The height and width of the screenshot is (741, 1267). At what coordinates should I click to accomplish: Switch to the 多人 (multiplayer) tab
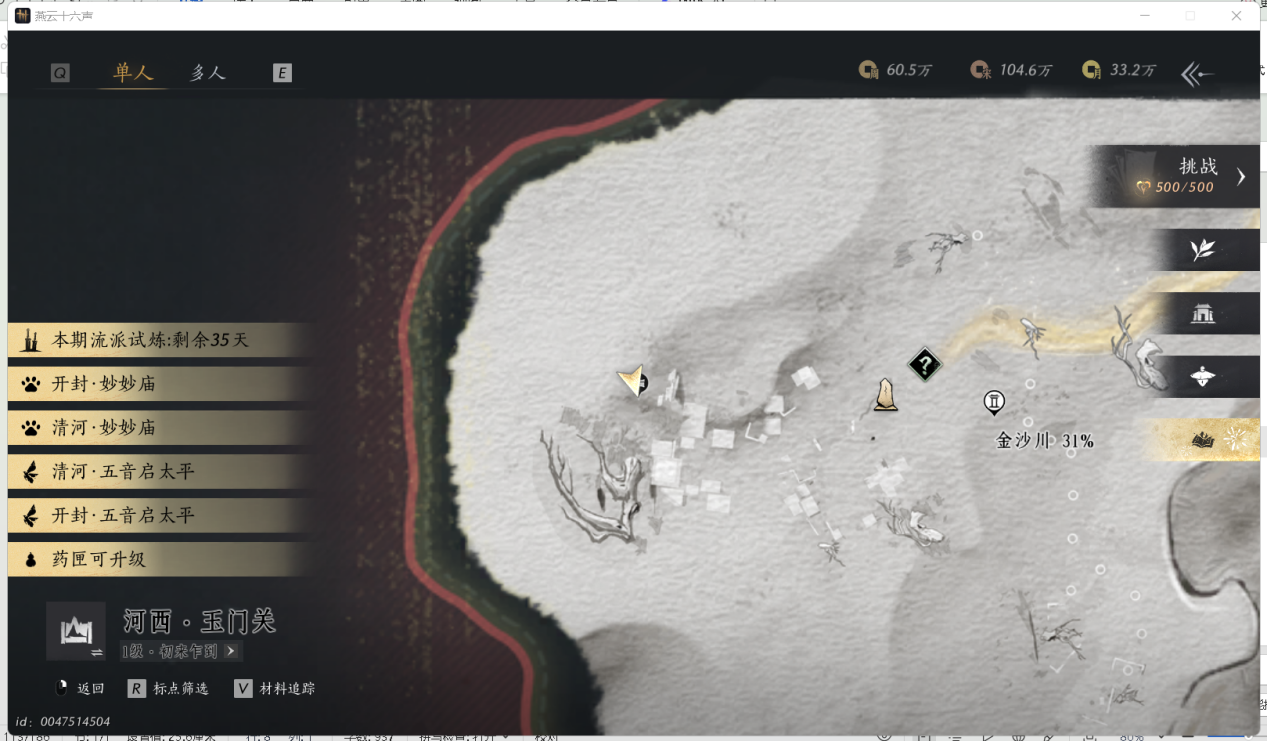pyautogui.click(x=208, y=73)
